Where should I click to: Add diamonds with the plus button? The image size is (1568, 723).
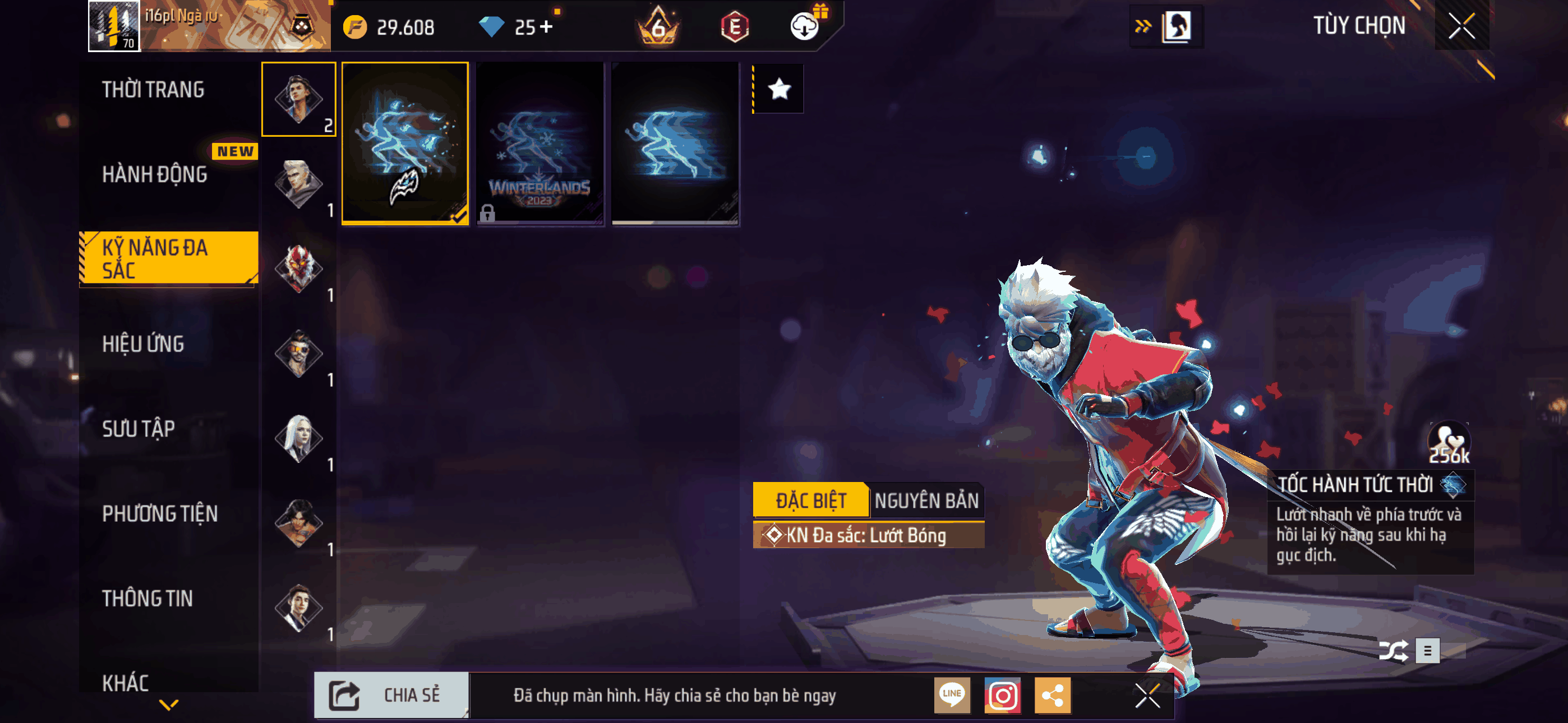546,27
